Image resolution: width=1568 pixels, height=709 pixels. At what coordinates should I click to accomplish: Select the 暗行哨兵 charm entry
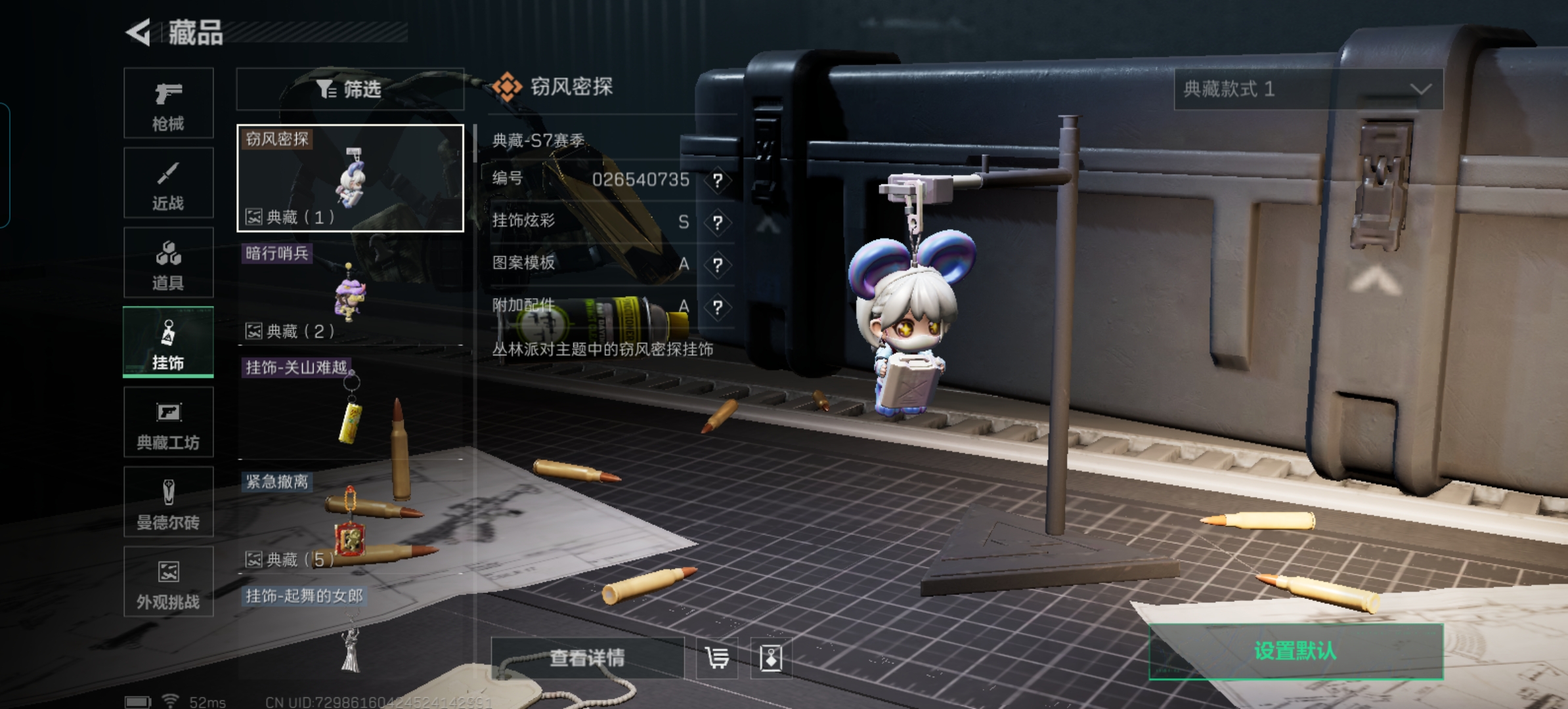point(350,293)
